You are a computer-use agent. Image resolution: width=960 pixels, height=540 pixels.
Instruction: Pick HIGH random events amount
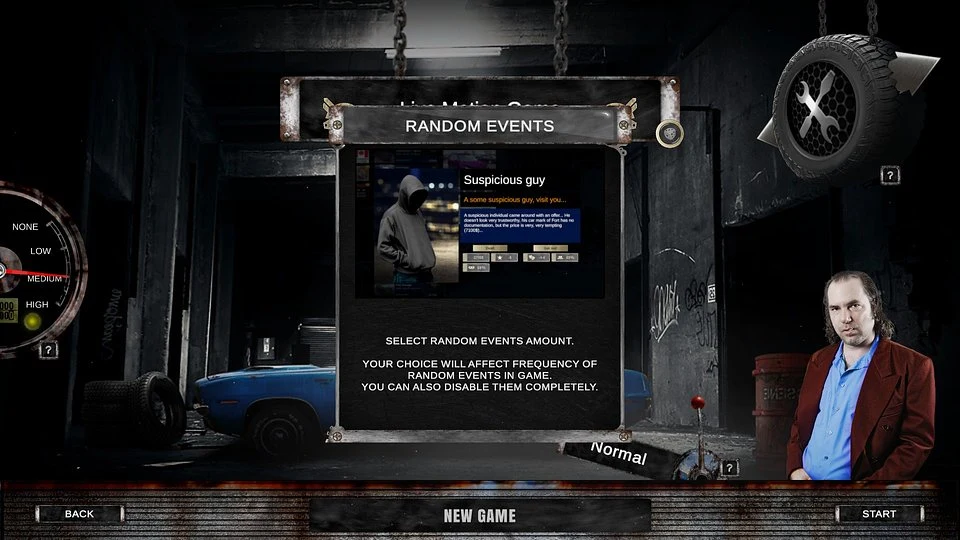point(37,304)
